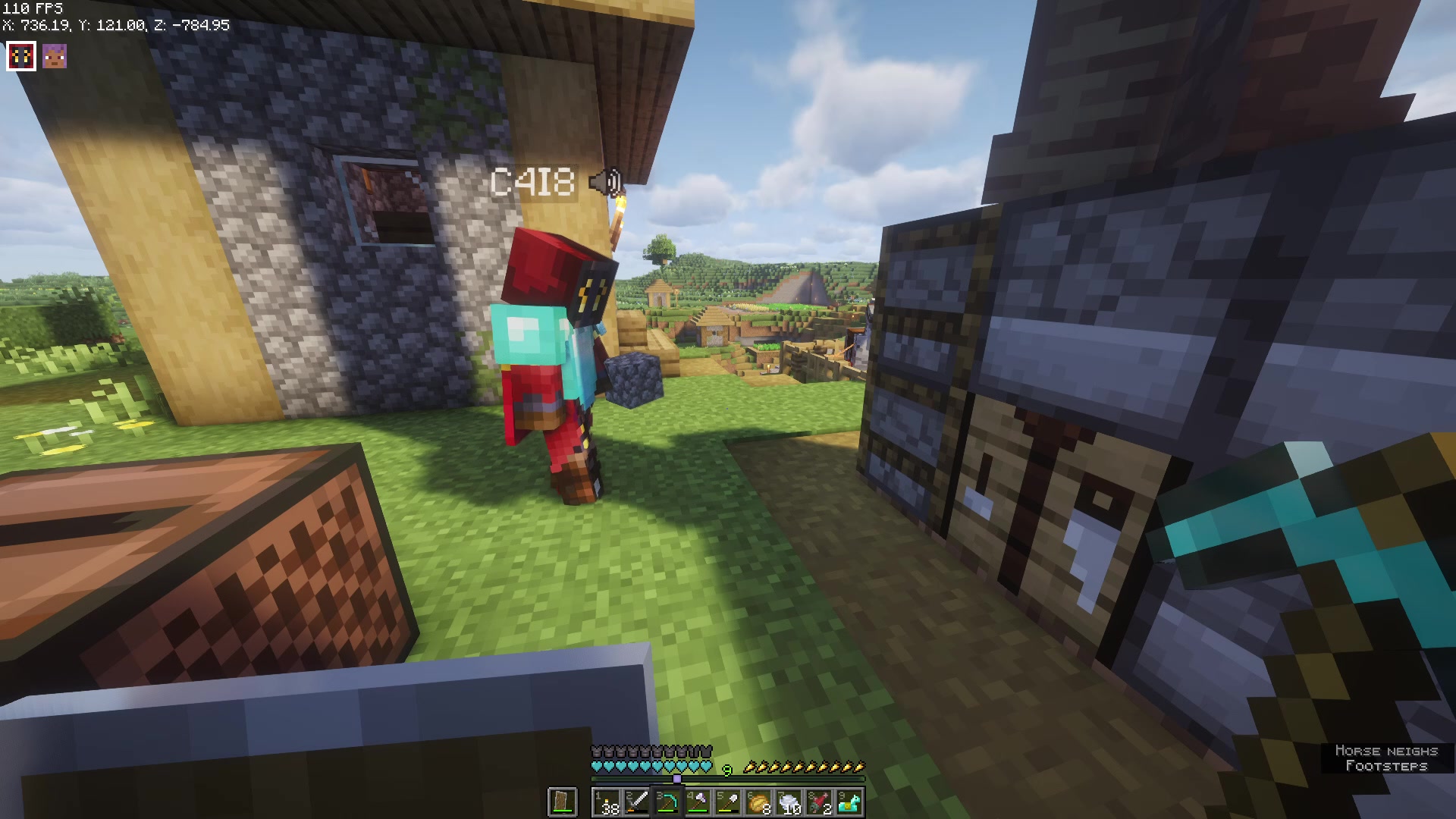
Task: Click the voice chat speaker icon near C4I8
Action: coord(604,182)
